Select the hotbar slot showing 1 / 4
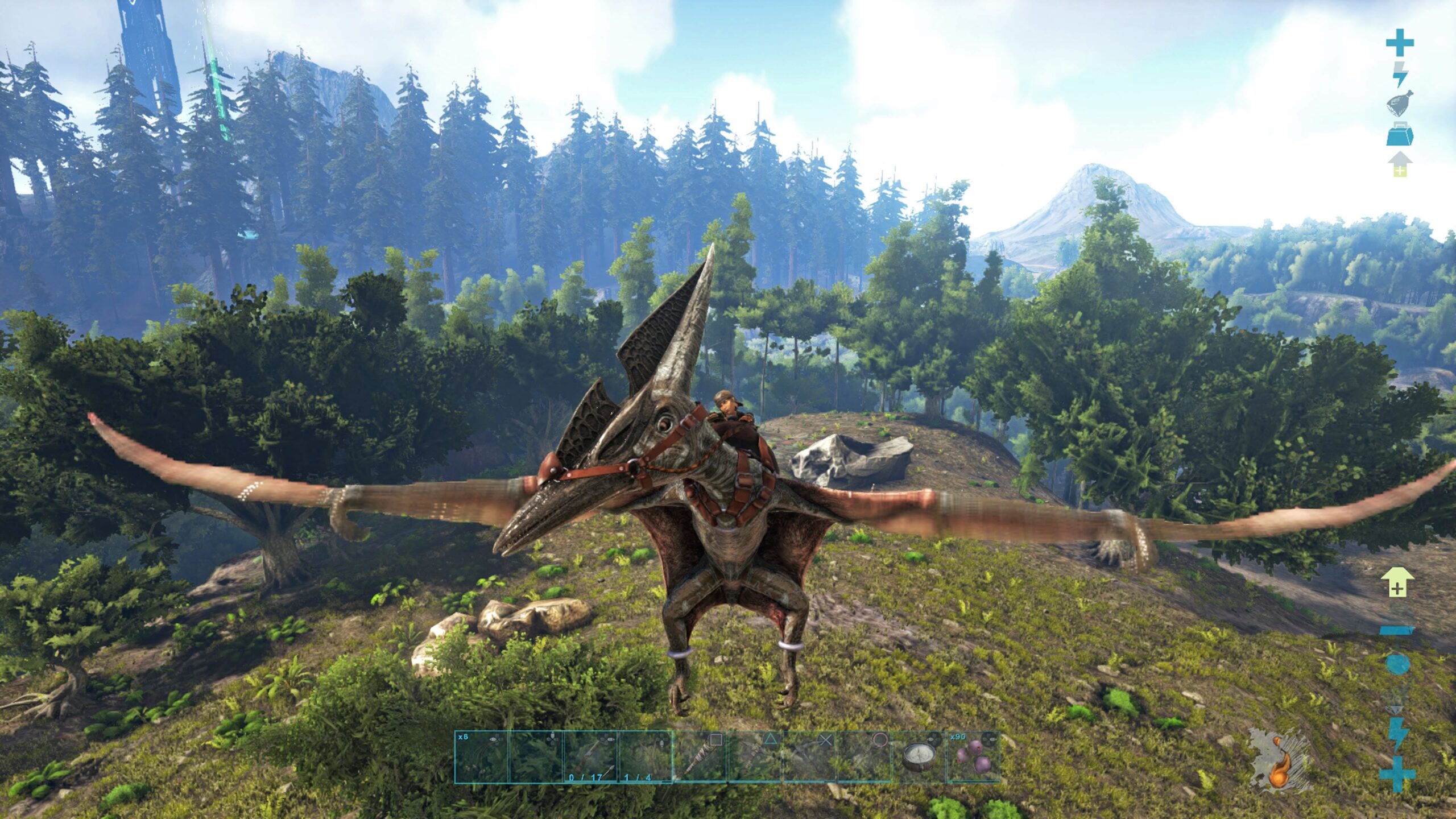This screenshot has width=1456, height=819. pyautogui.click(x=644, y=757)
